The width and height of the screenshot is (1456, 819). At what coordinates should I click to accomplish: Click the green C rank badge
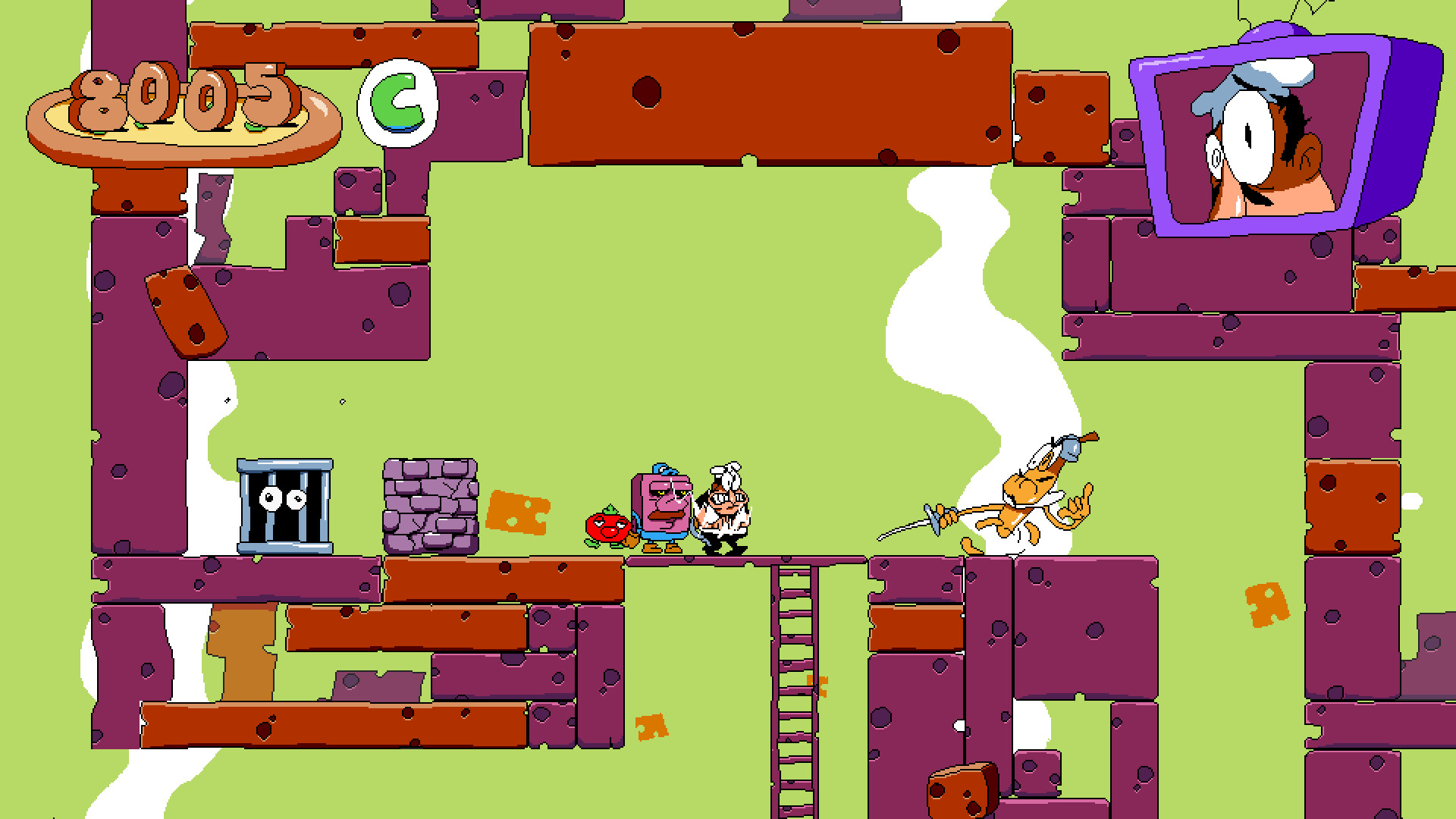tap(398, 102)
